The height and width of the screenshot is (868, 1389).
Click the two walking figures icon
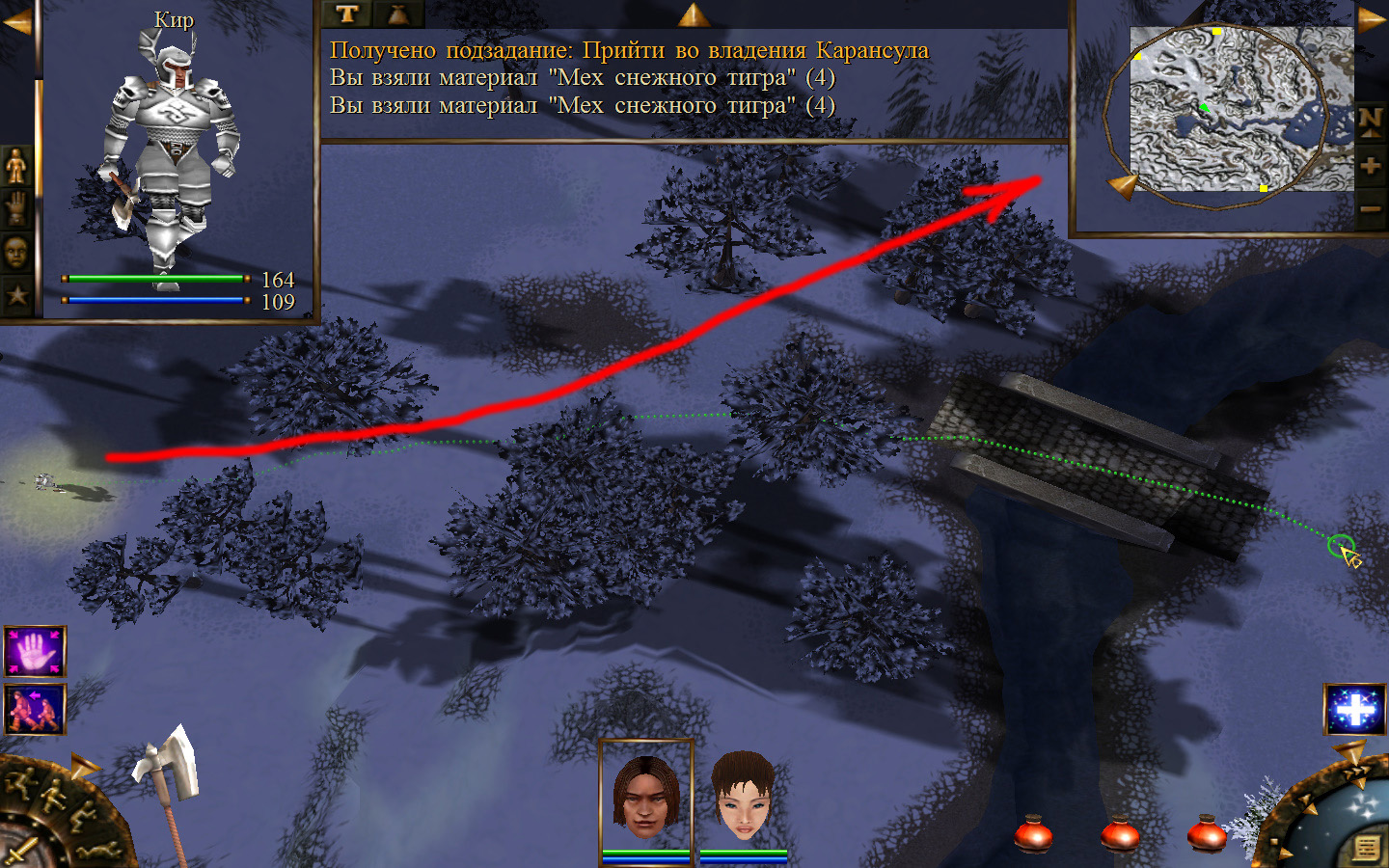pyautogui.click(x=35, y=709)
